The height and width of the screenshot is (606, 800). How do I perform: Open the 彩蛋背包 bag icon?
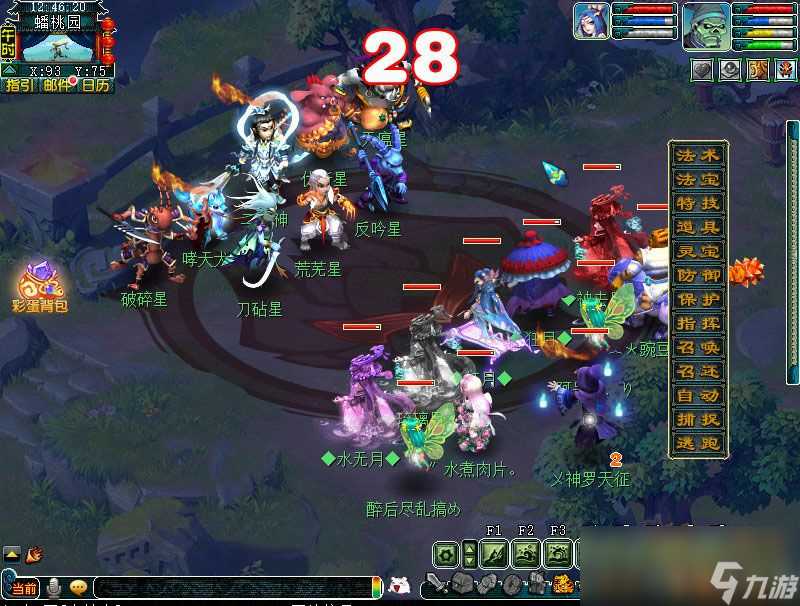[40, 285]
